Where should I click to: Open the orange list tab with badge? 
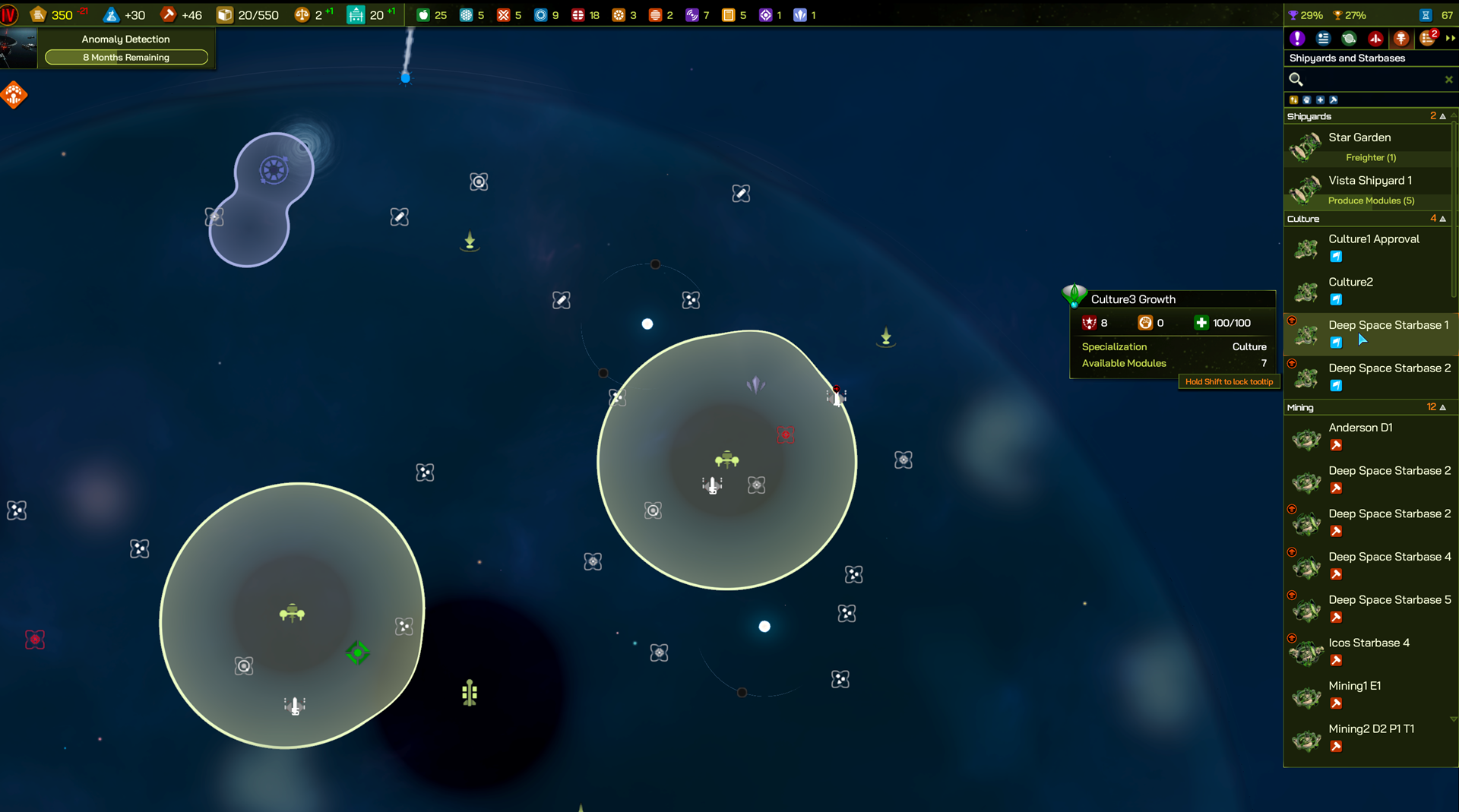pos(1428,38)
